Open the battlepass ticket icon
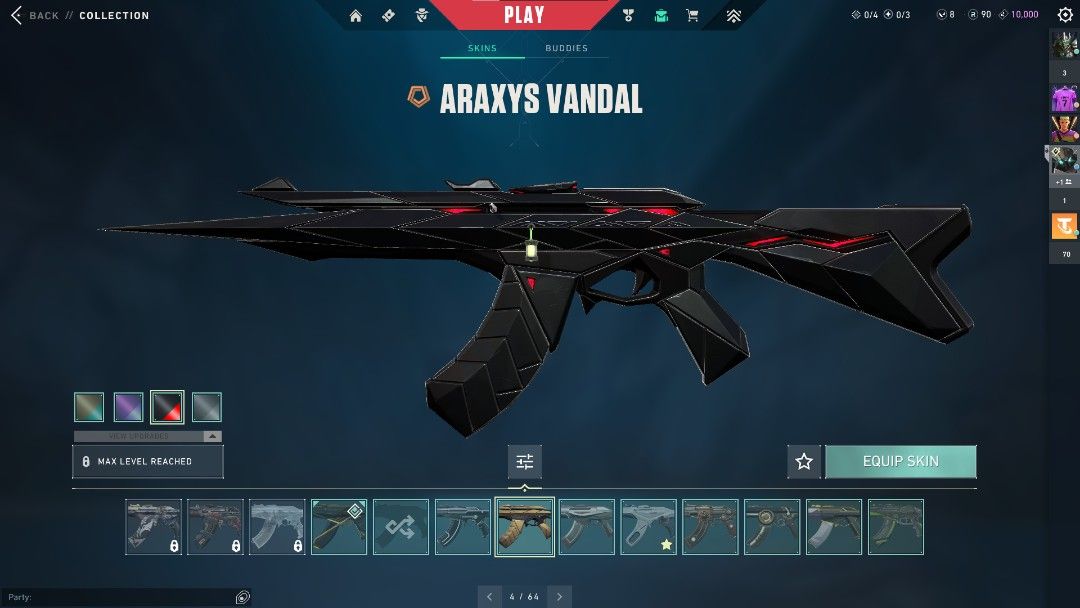1080x608 pixels. (x=388, y=15)
